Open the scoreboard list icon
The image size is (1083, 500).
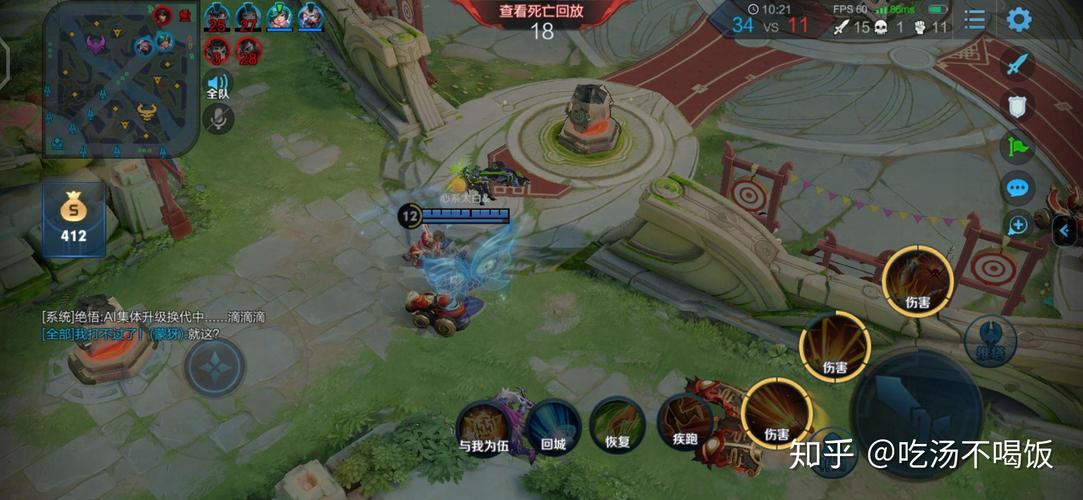974,19
